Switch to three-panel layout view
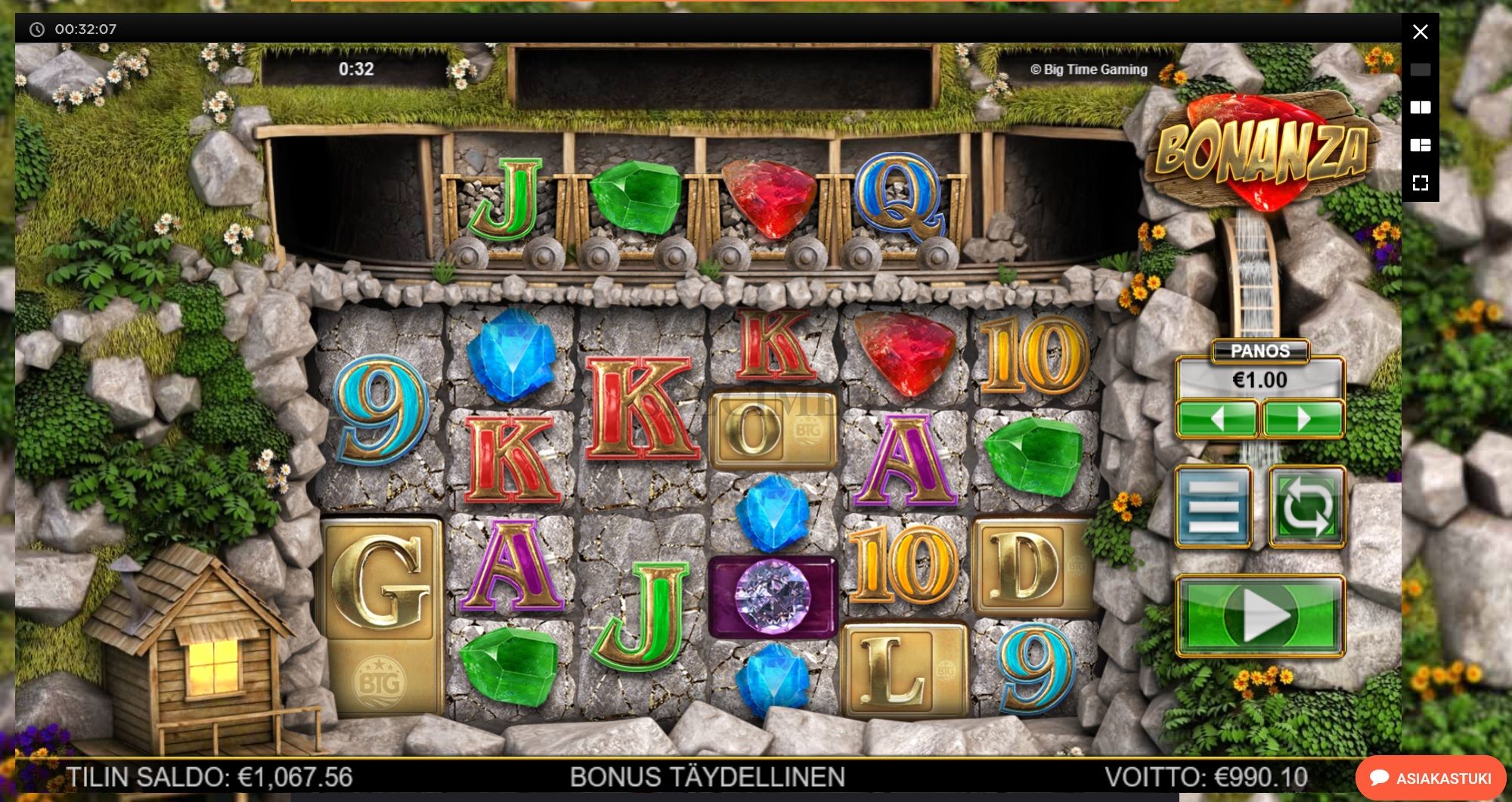Screen dimensions: 1512x802 click(x=1421, y=145)
